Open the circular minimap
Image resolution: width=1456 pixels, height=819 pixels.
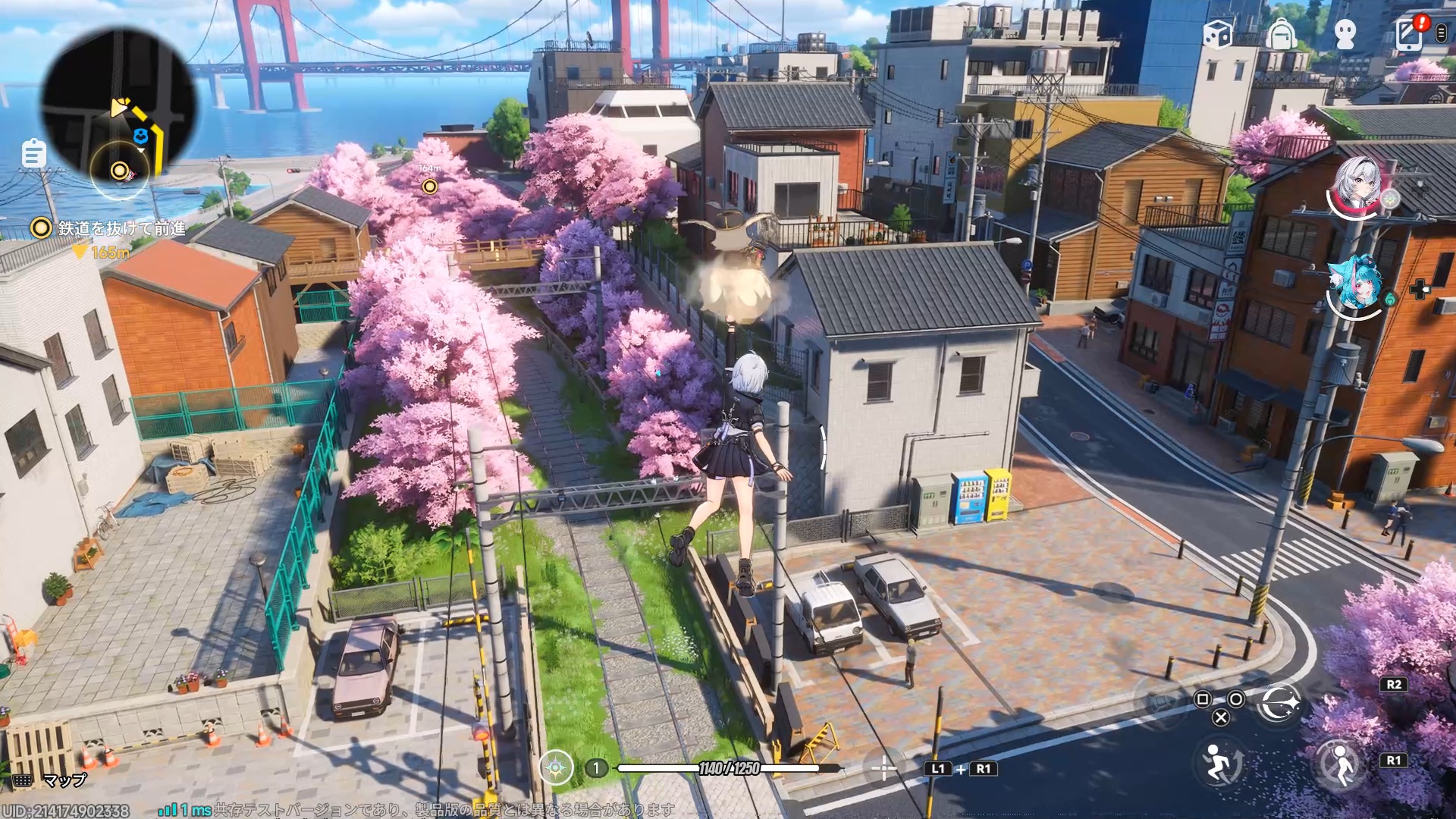pos(118,106)
